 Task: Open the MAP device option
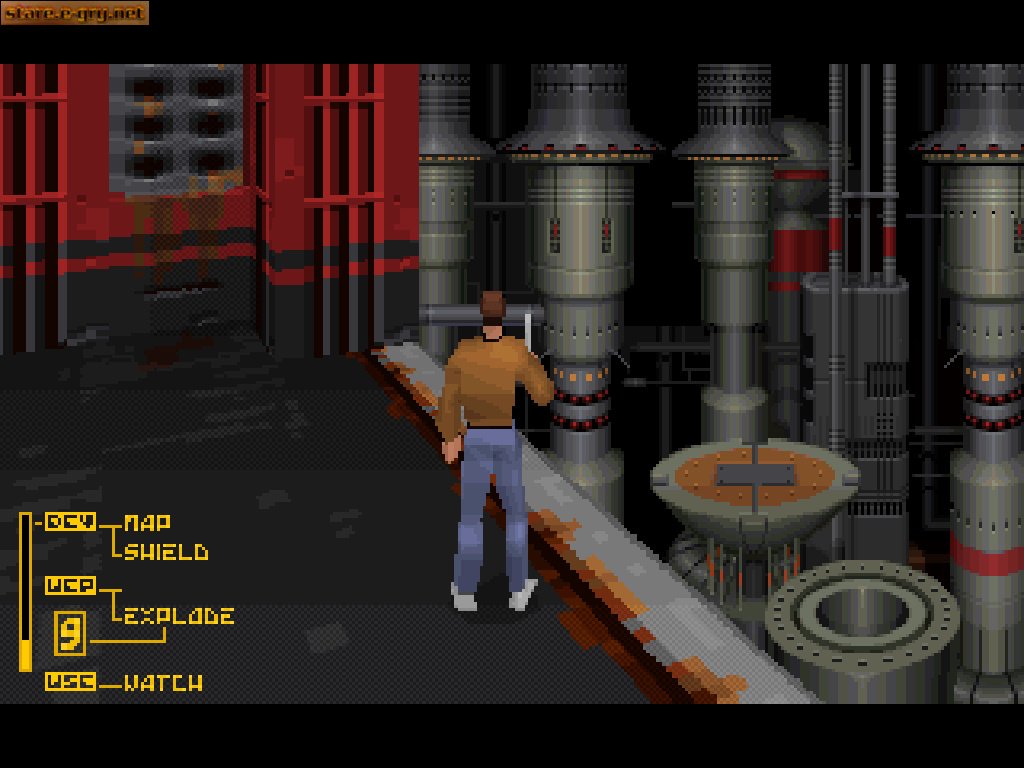(147, 522)
